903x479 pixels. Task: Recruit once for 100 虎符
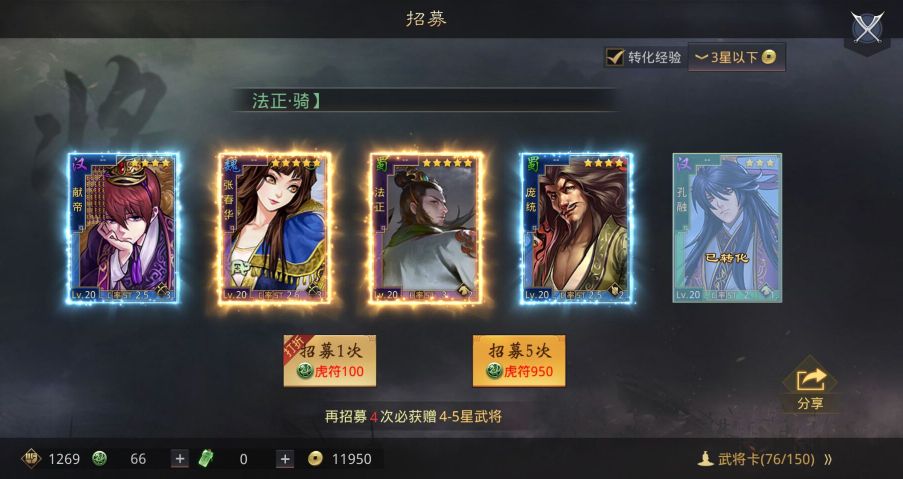pos(330,361)
